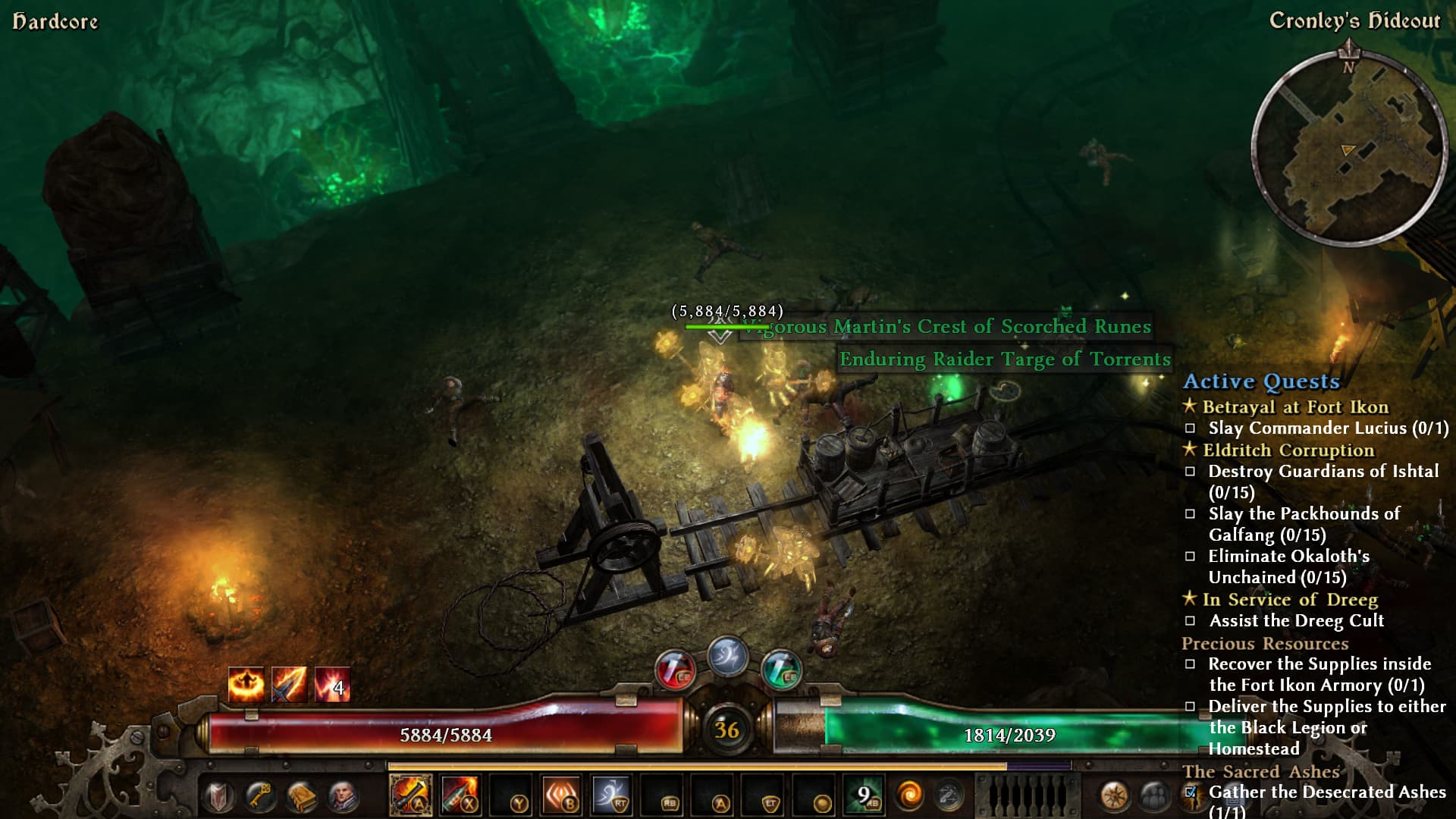Open the golden book journal icon
Screen dimensions: 1456x819
(x=301, y=797)
